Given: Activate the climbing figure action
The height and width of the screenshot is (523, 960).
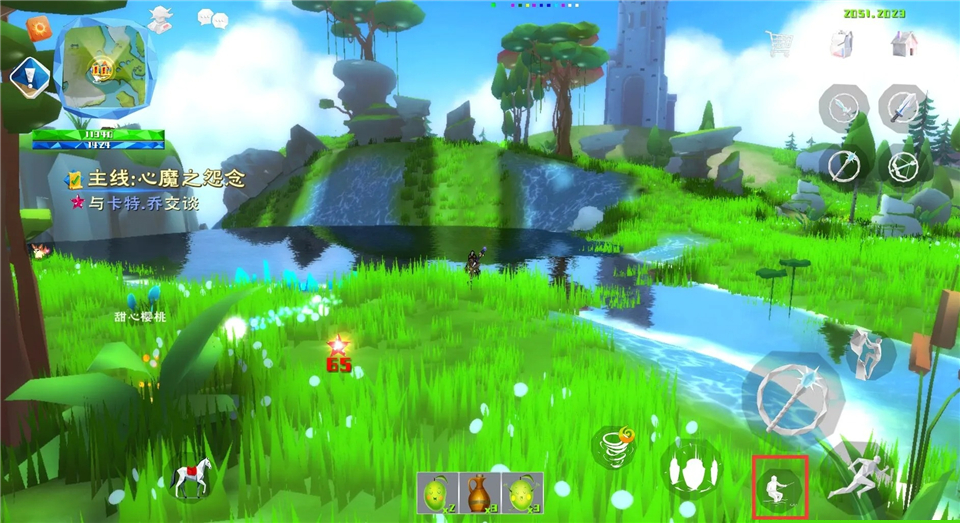Looking at the screenshot, I should (870, 352).
